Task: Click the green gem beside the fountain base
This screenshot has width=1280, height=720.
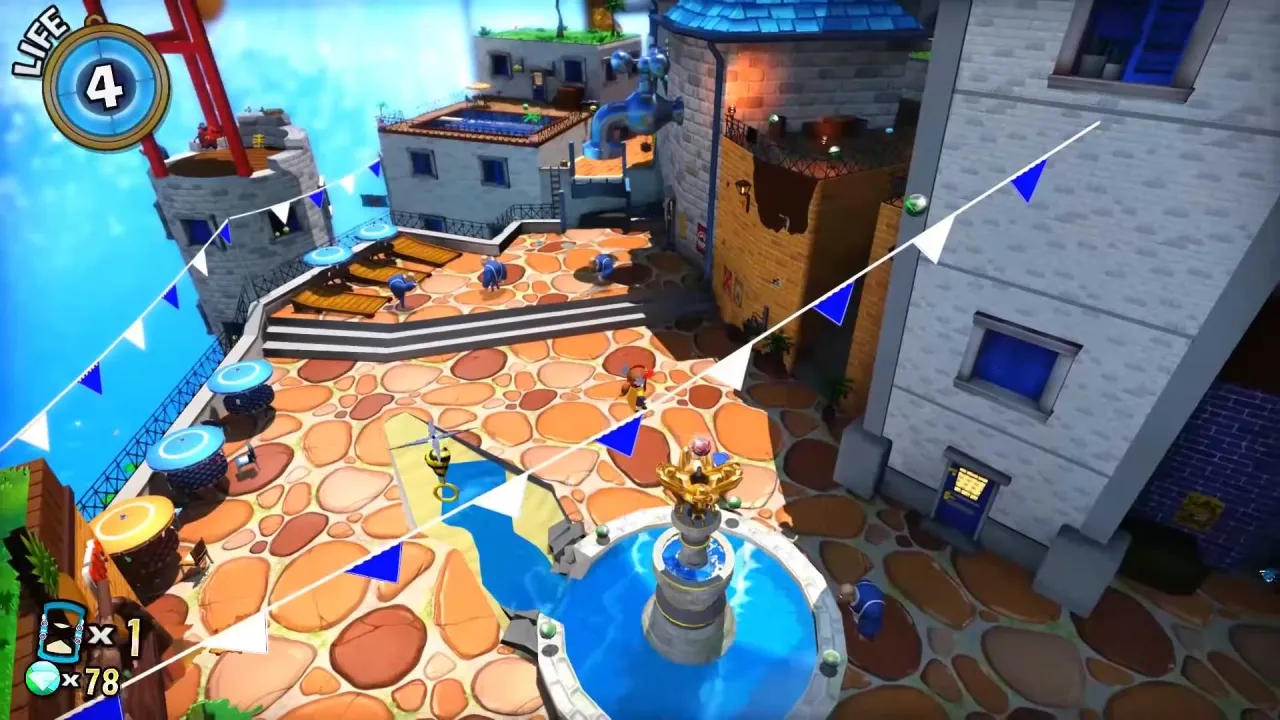Action: (x=602, y=532)
